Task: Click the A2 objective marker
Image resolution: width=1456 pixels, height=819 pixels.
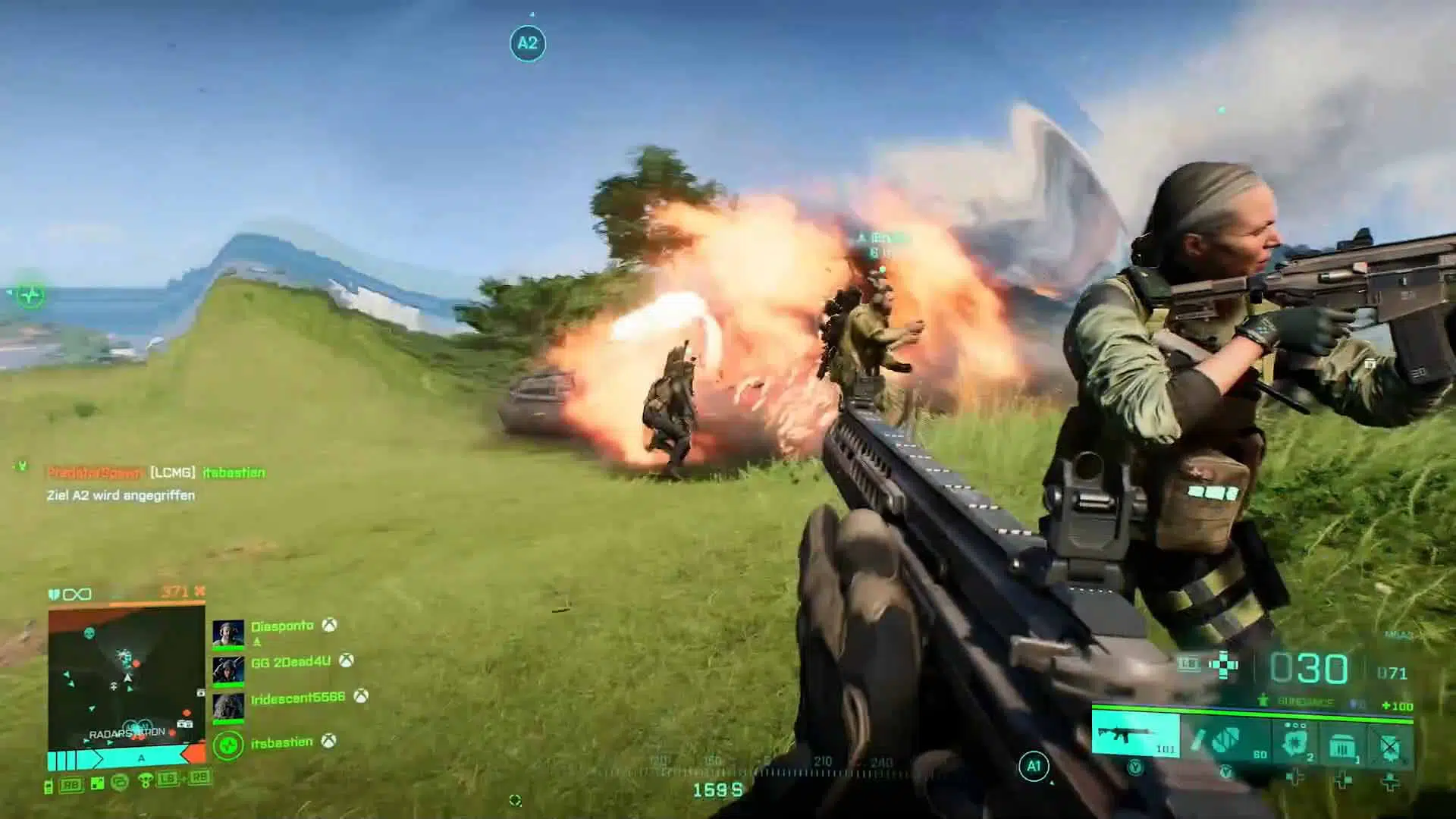Action: (x=528, y=43)
